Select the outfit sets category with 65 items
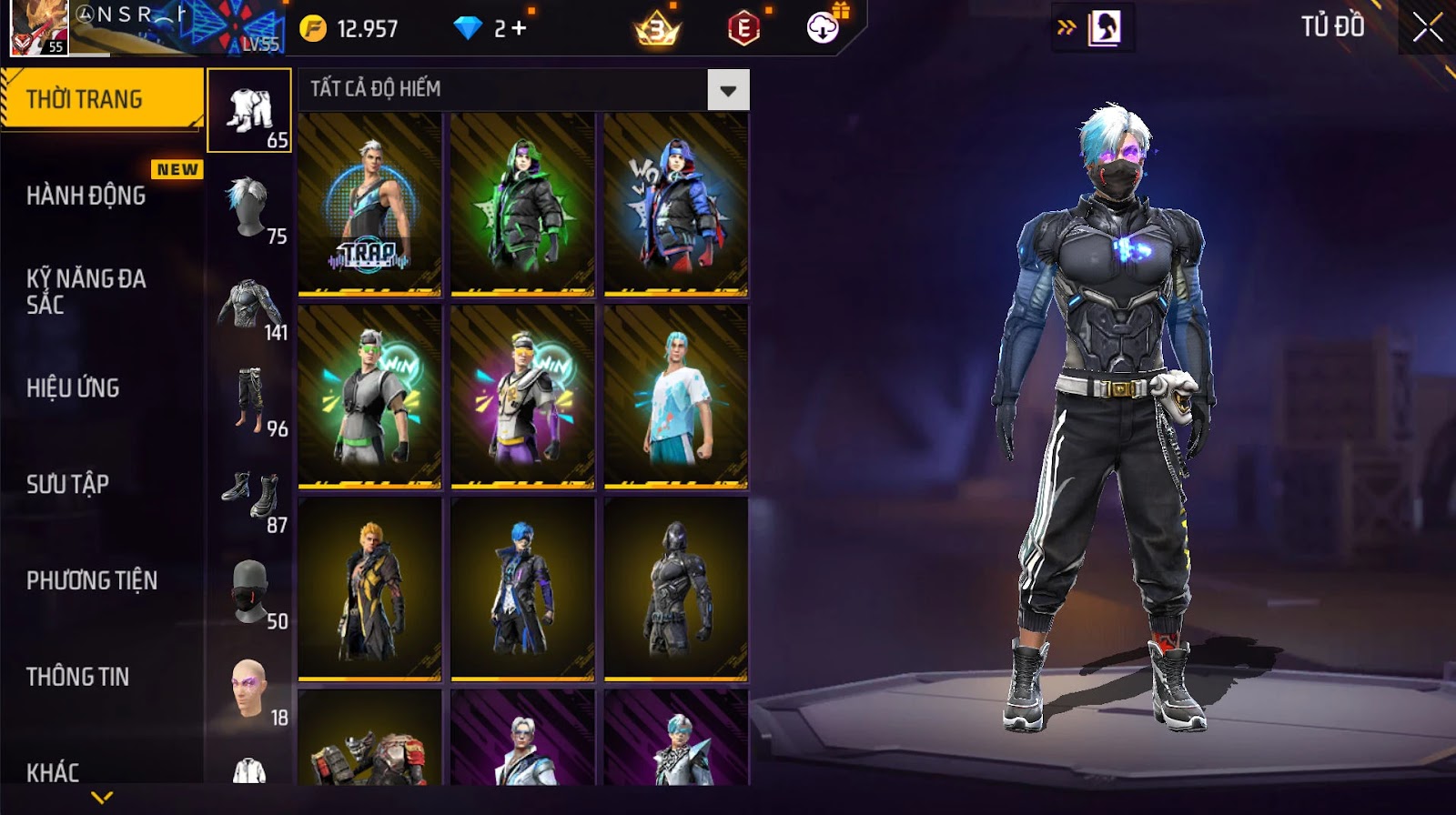This screenshot has width=1456, height=815. pyautogui.click(x=249, y=111)
